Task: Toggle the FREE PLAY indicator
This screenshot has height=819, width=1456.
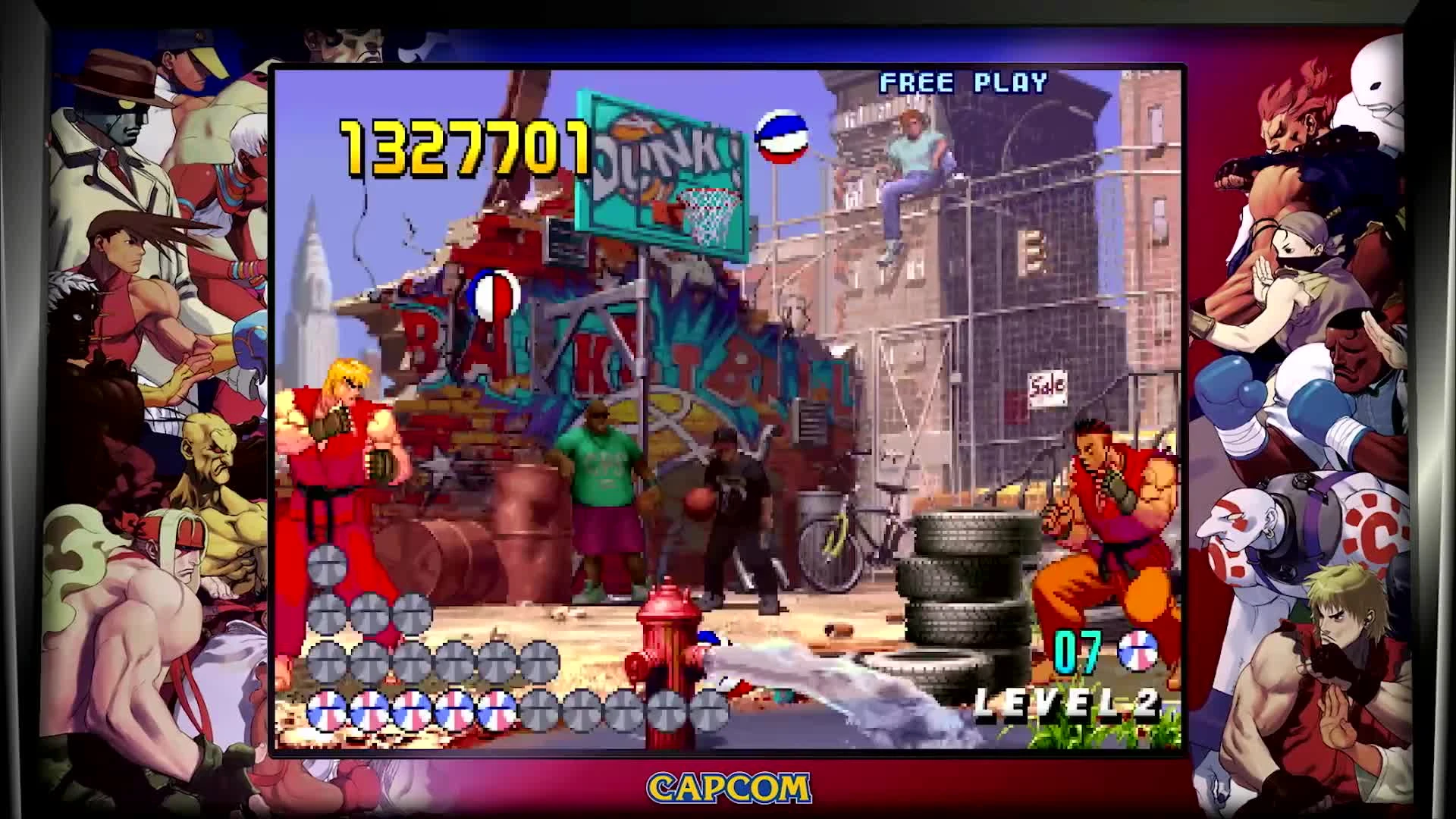Action: (x=962, y=82)
